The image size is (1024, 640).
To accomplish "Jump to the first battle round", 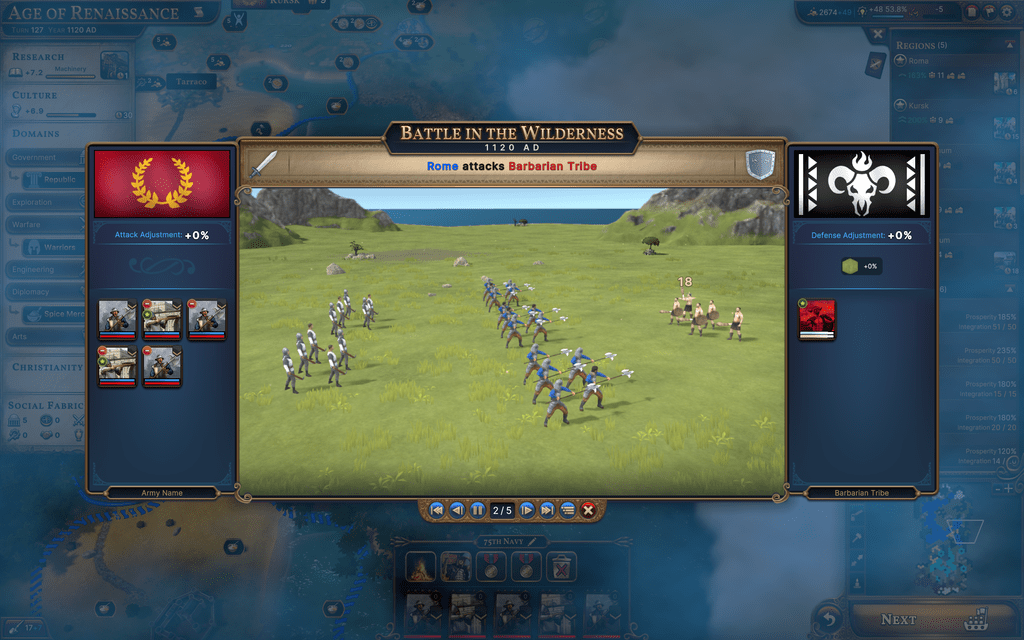I will [437, 510].
